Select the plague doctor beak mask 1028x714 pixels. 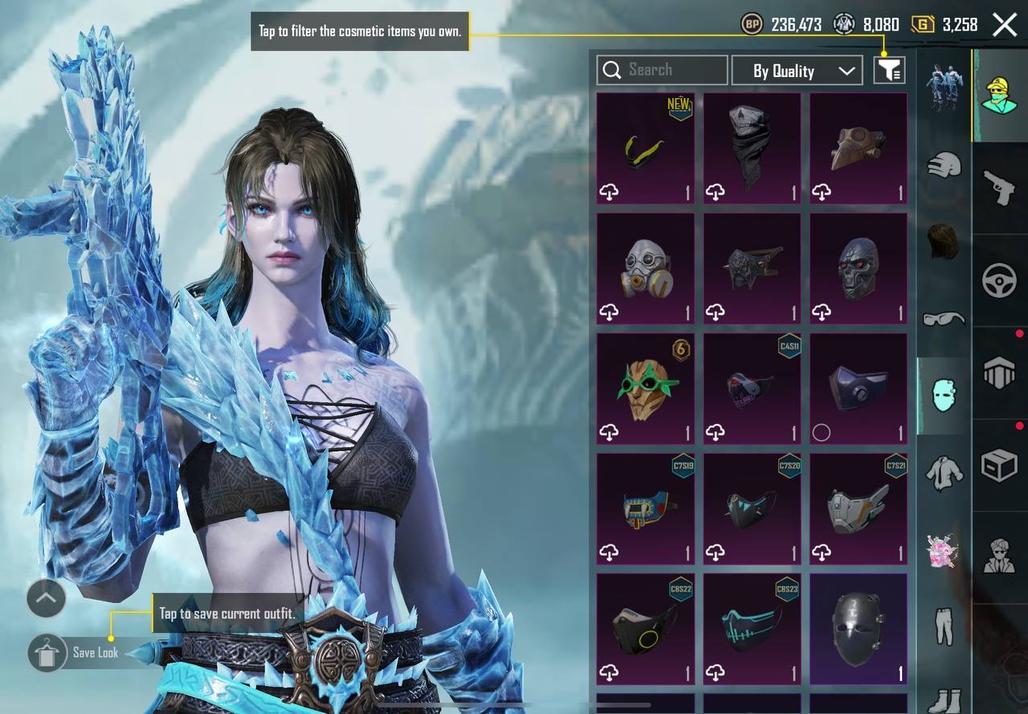[858, 148]
